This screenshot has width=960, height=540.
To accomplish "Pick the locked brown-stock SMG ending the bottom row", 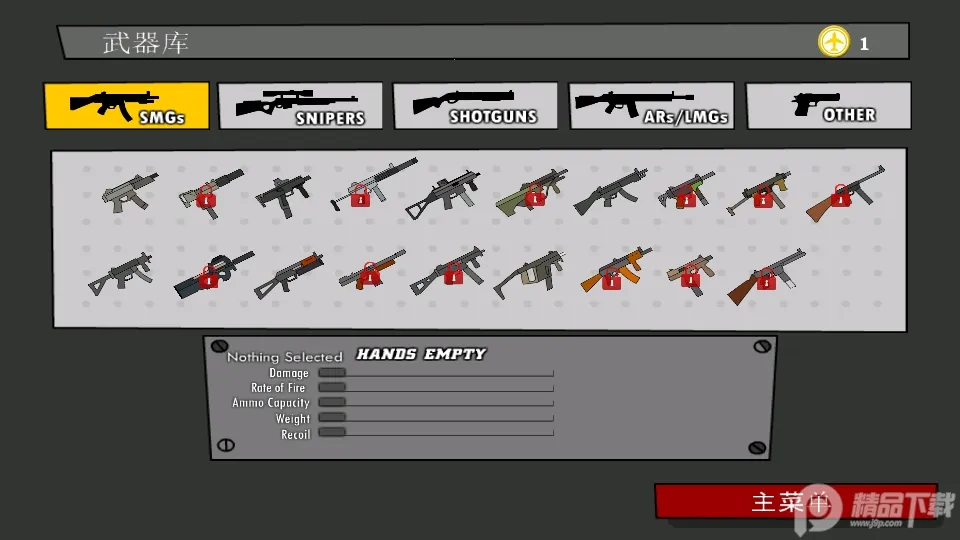I will tap(766, 274).
